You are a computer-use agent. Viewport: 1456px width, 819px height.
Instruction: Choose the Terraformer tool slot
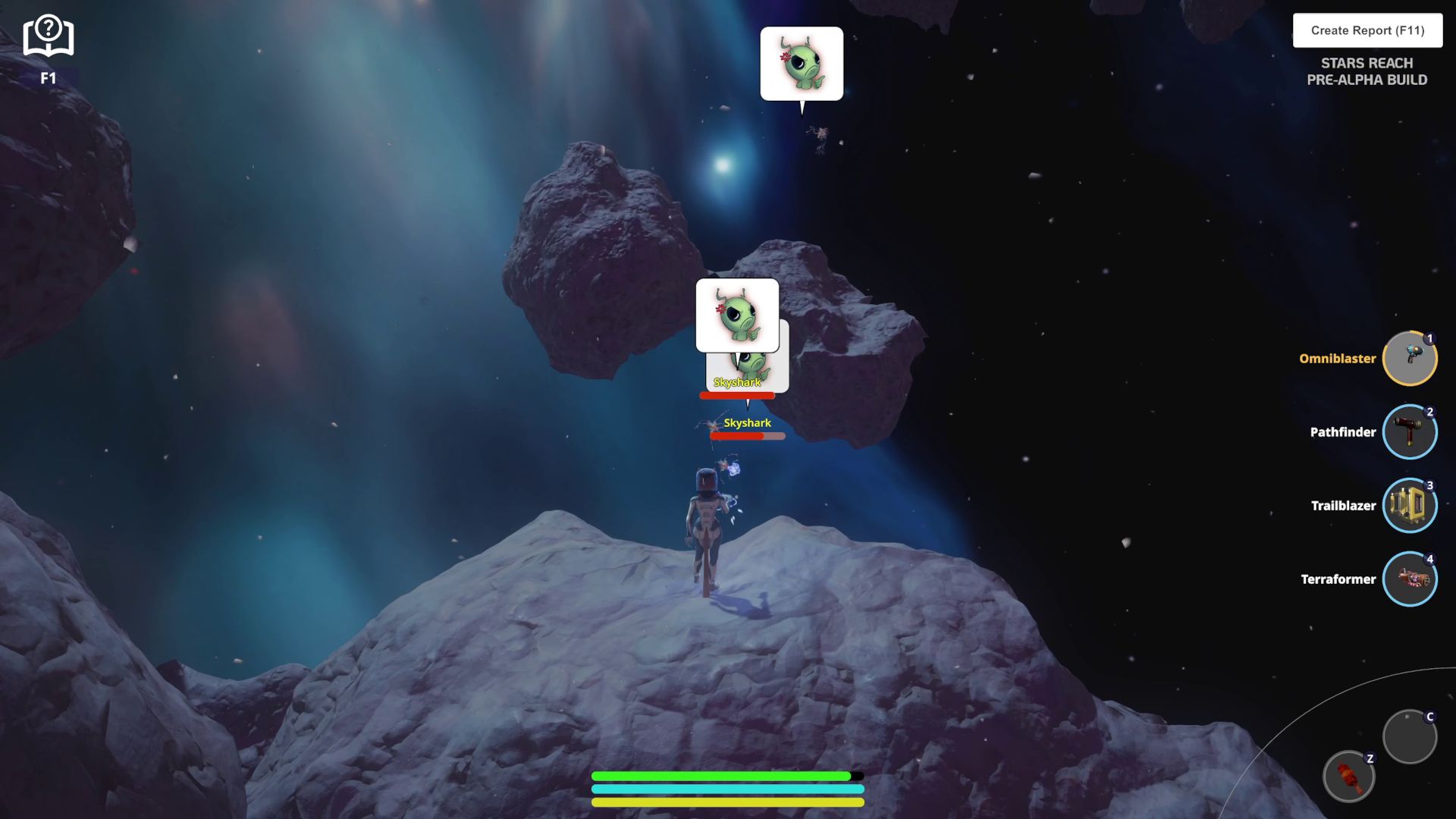tap(1409, 579)
